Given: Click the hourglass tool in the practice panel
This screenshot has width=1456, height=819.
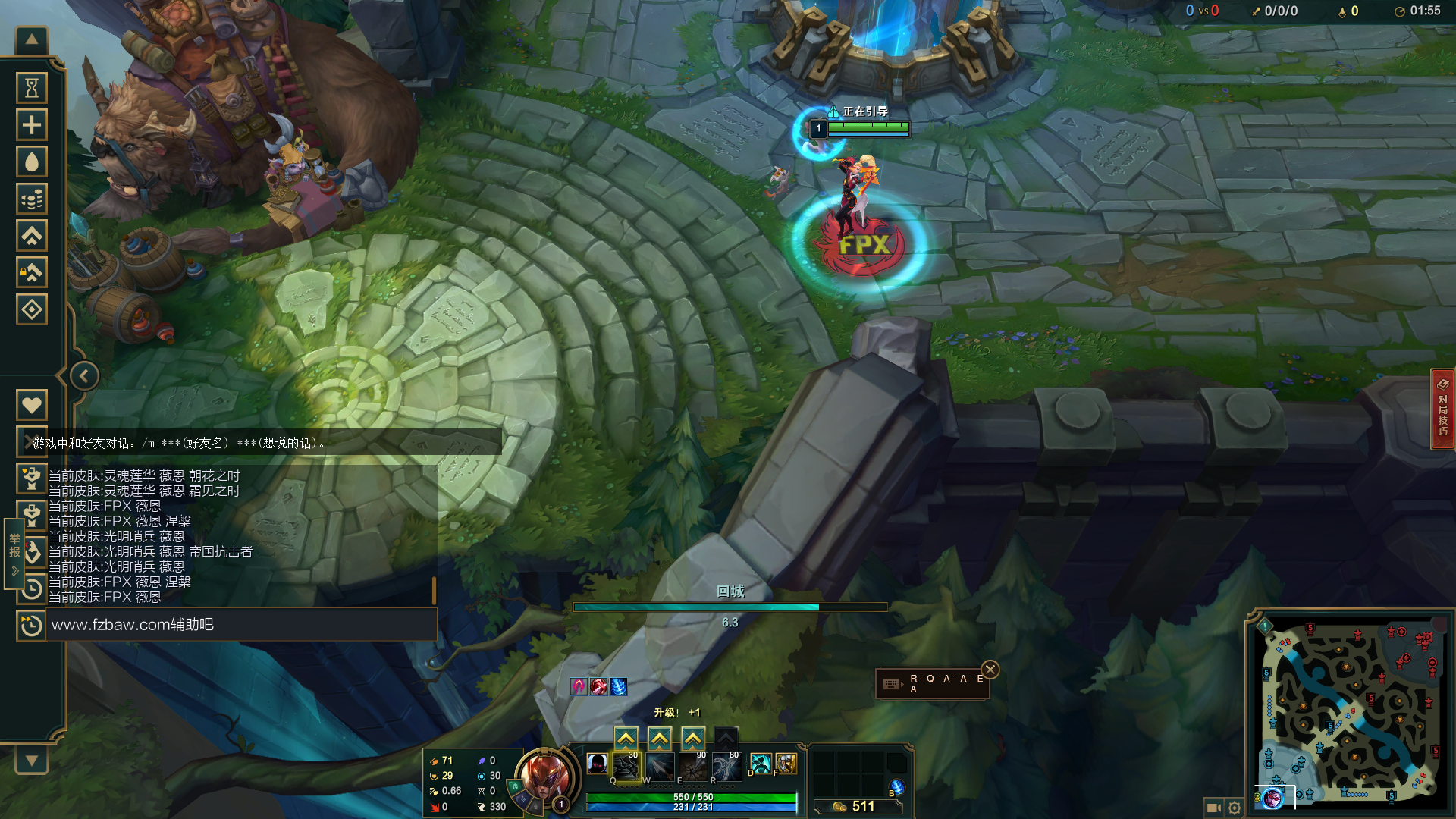Looking at the screenshot, I should point(32,88).
